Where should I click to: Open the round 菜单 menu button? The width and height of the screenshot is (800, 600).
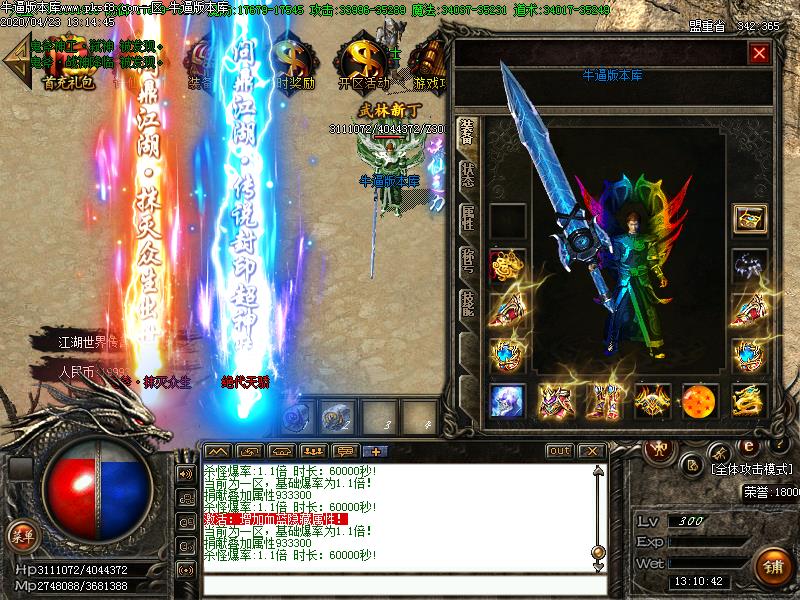tap(21, 536)
